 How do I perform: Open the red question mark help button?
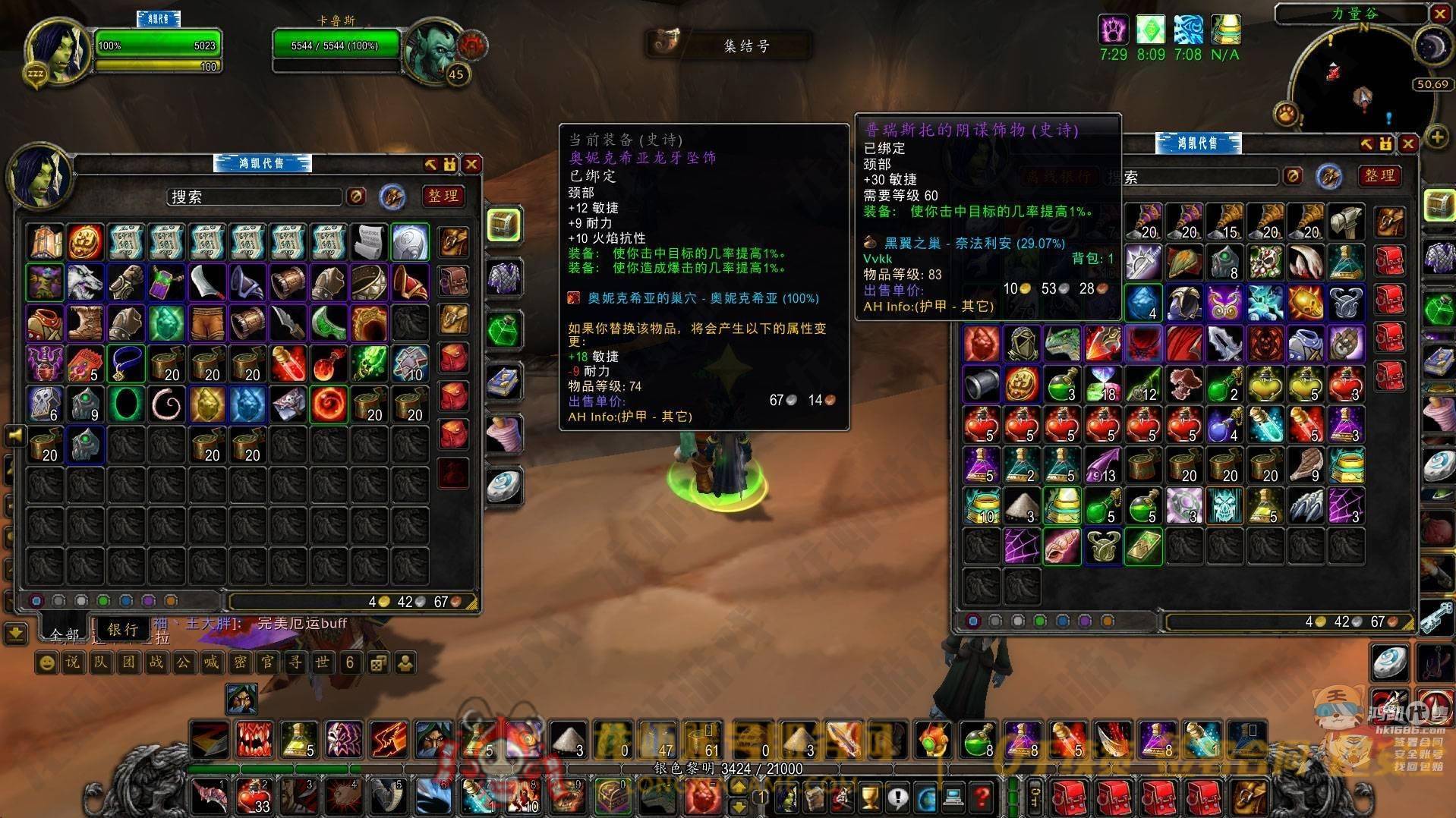click(x=982, y=798)
